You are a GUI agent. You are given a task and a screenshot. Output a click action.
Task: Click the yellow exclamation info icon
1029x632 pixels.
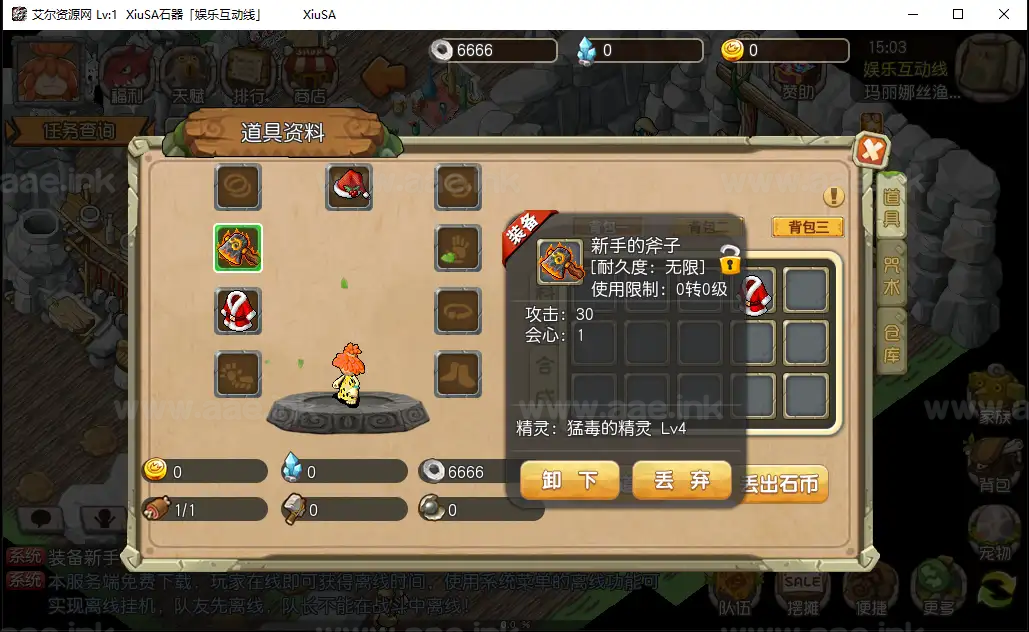834,197
